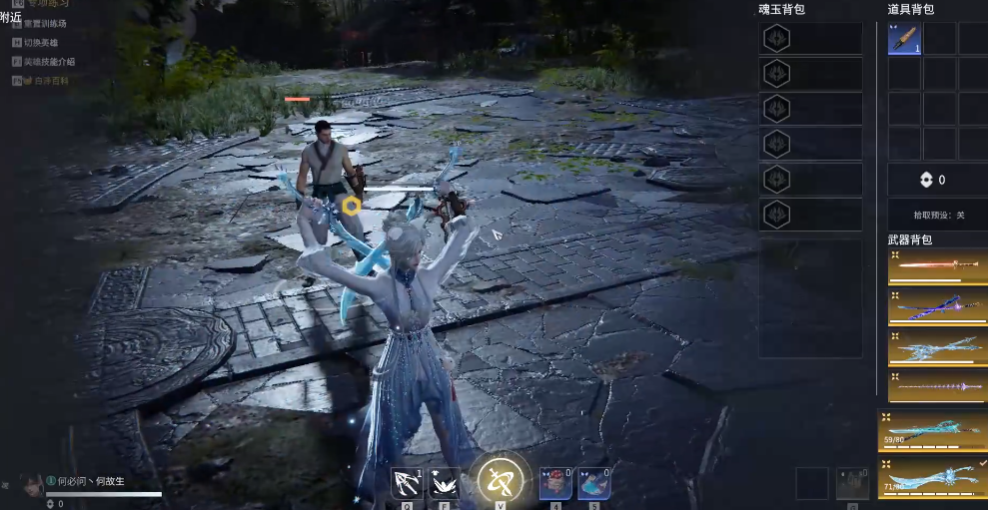
Task: Select the item in the 道具背包 slot
Action: (905, 38)
